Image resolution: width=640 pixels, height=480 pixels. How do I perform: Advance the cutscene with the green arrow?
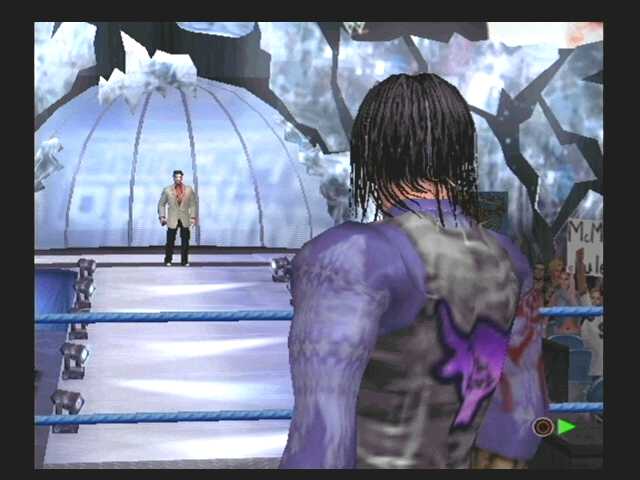pos(566,427)
